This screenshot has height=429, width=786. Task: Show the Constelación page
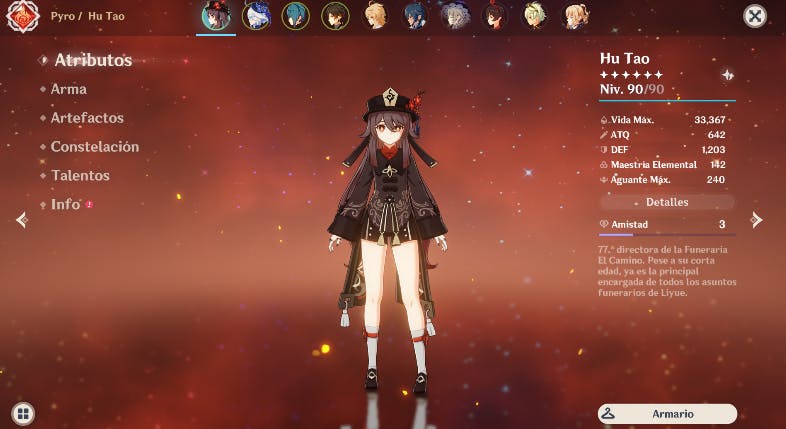click(x=95, y=147)
